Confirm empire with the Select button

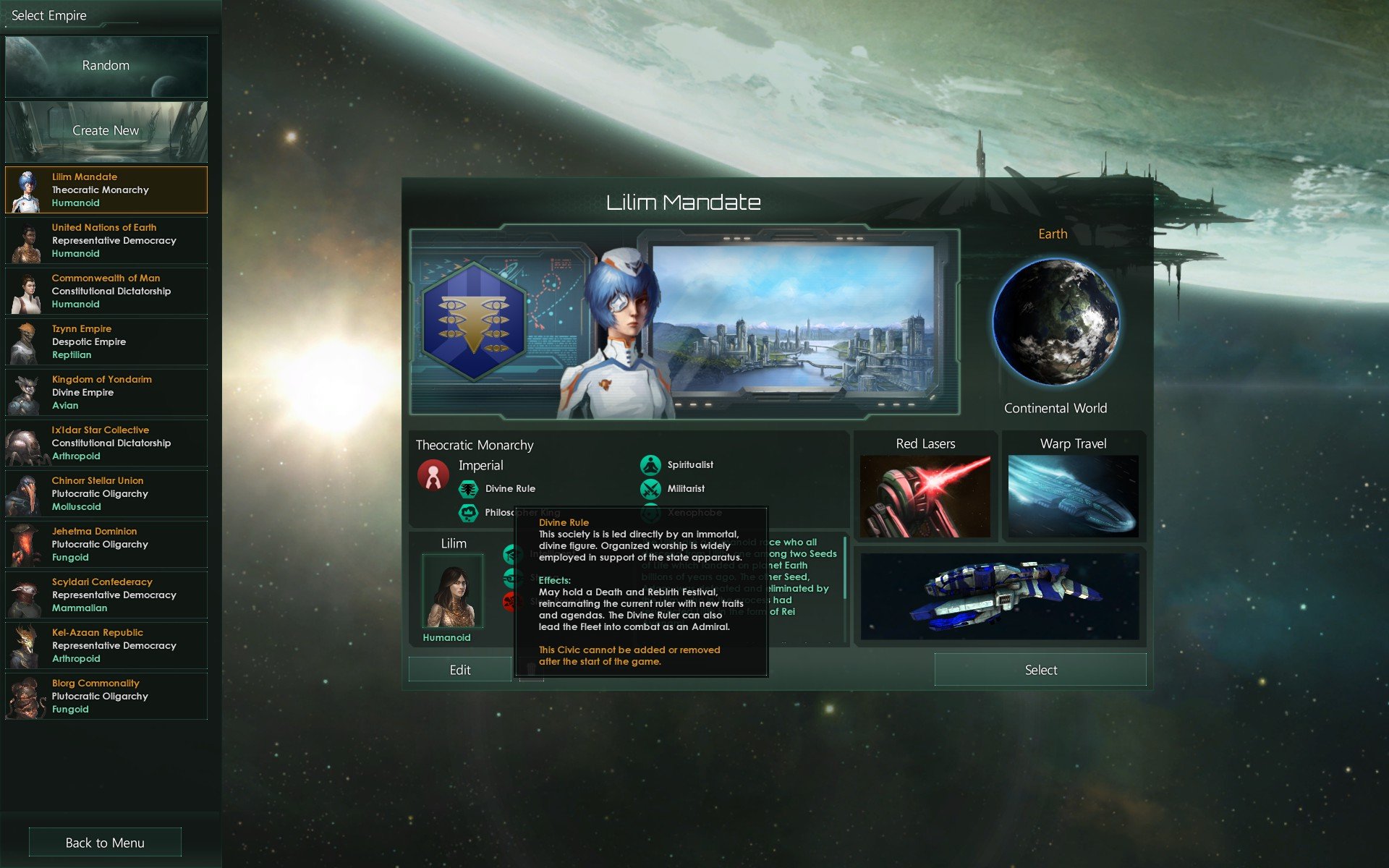[x=1040, y=670]
